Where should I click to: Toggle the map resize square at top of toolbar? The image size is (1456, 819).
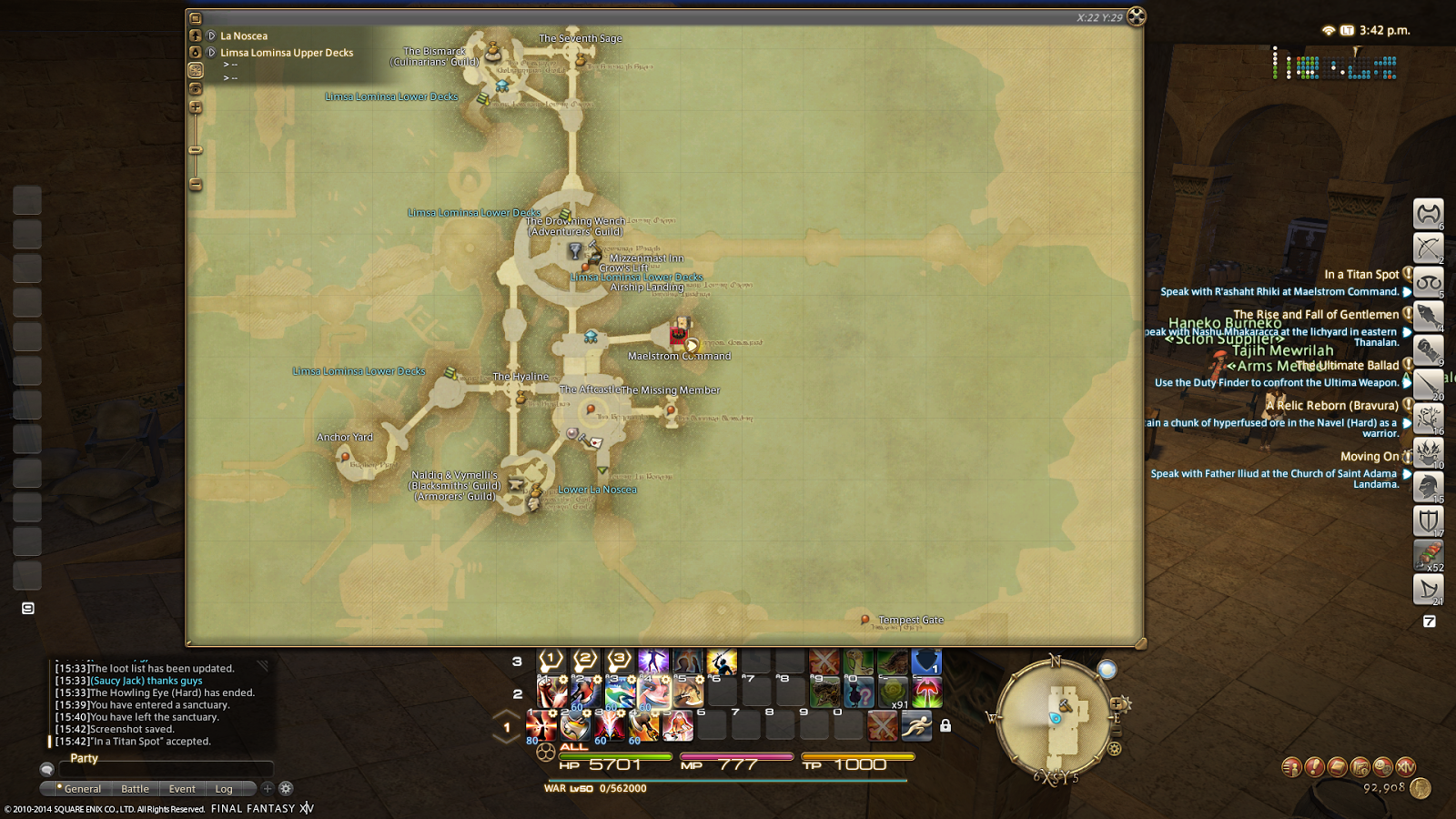pos(196,16)
